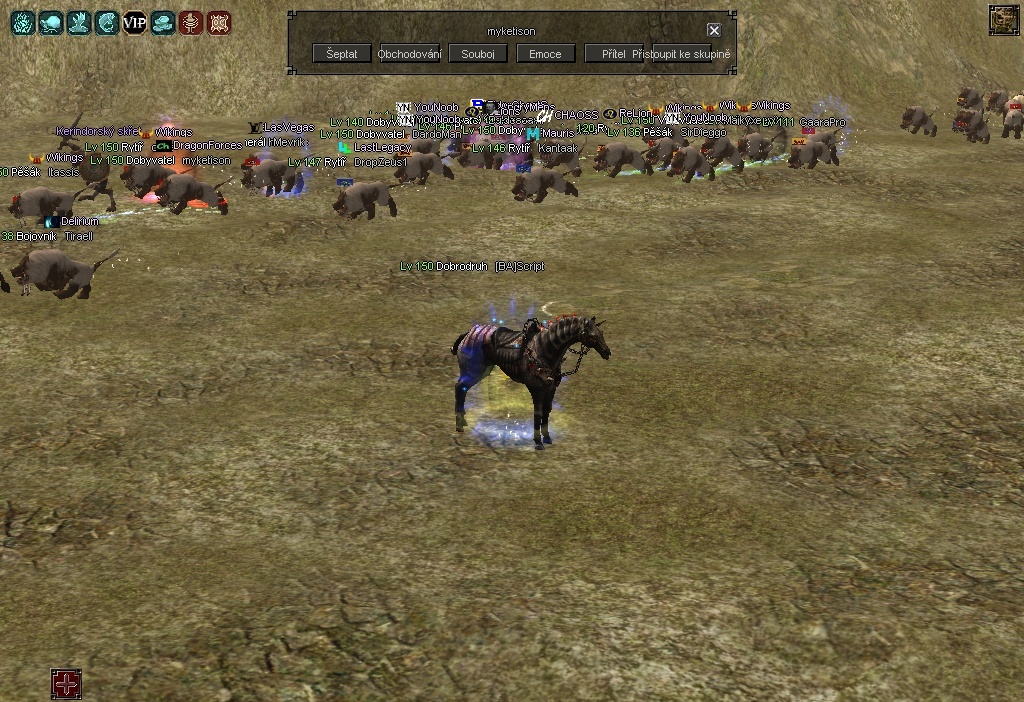Click the red cross icon button
The image size is (1024, 702).
[66, 685]
